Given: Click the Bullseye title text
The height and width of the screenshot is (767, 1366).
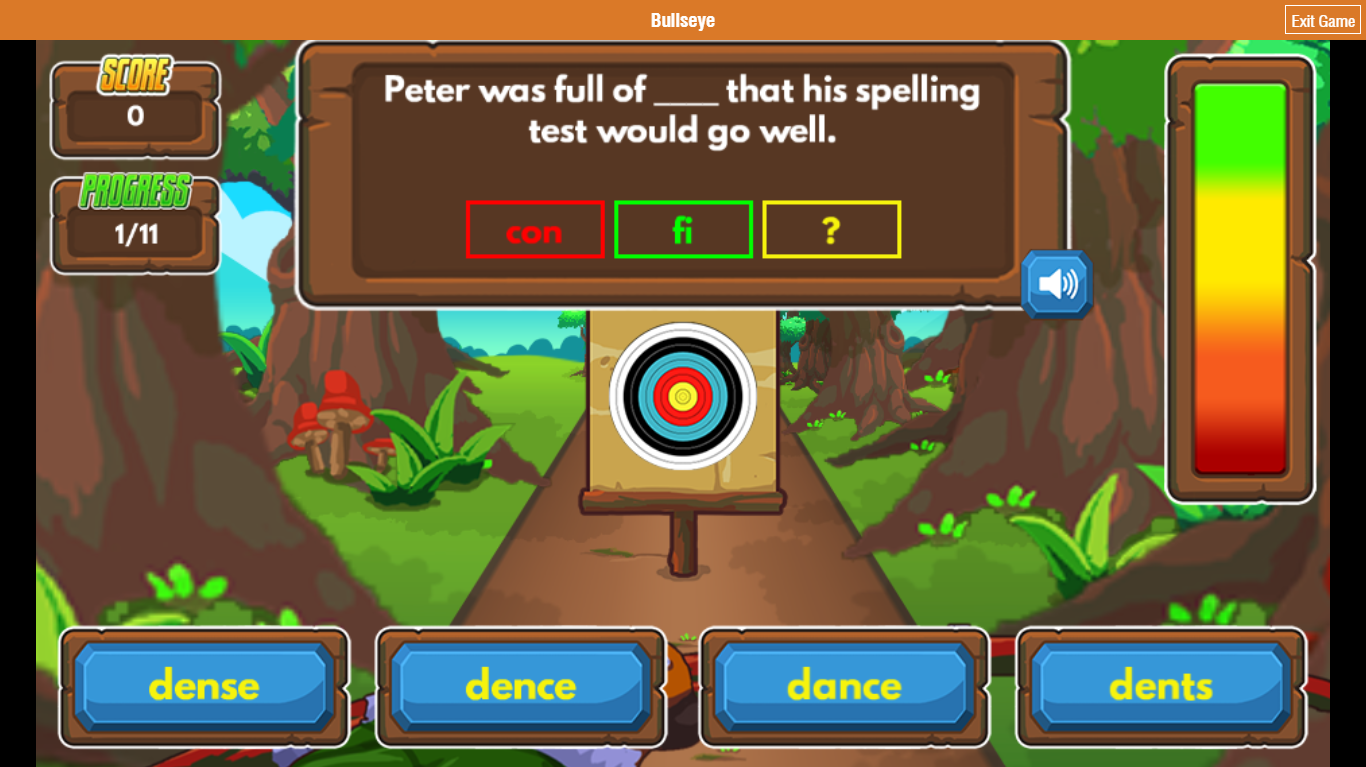Looking at the screenshot, I should point(682,19).
